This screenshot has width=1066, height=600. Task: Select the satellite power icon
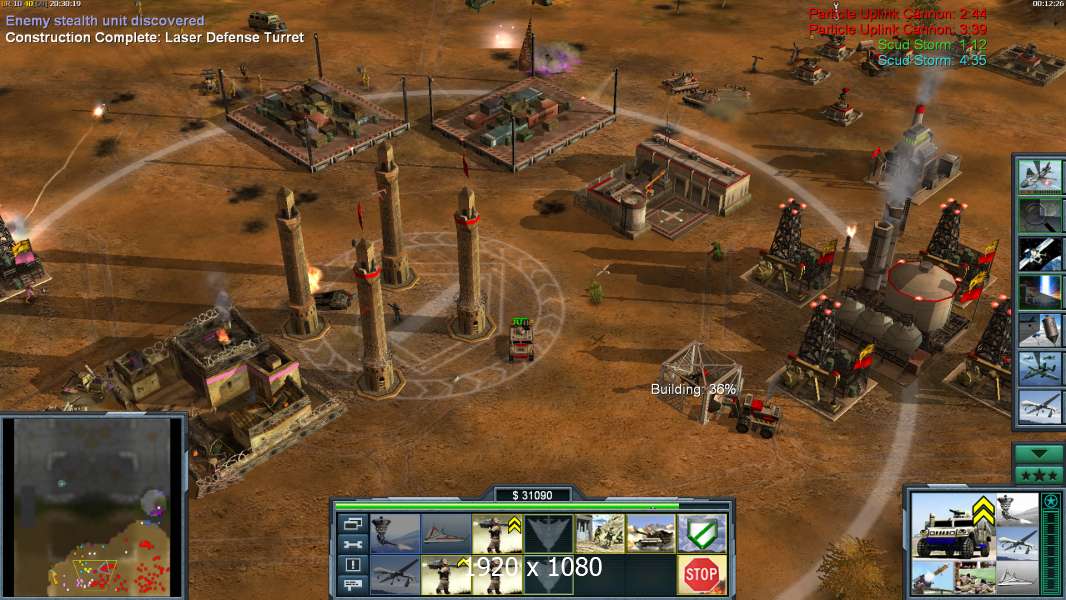(x=1040, y=254)
